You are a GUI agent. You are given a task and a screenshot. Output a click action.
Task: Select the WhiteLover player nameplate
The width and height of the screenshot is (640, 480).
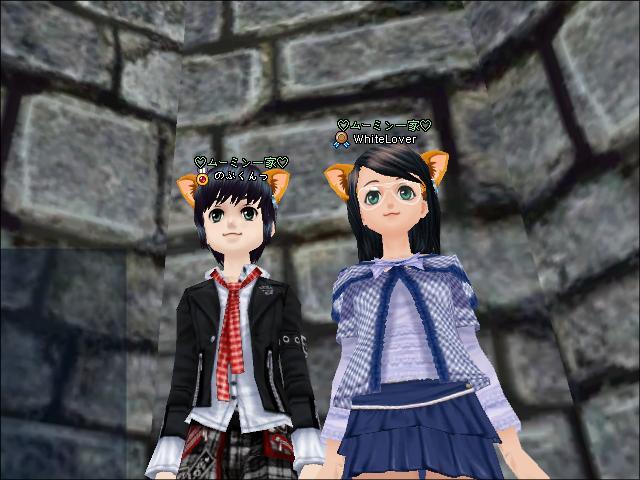click(x=384, y=140)
